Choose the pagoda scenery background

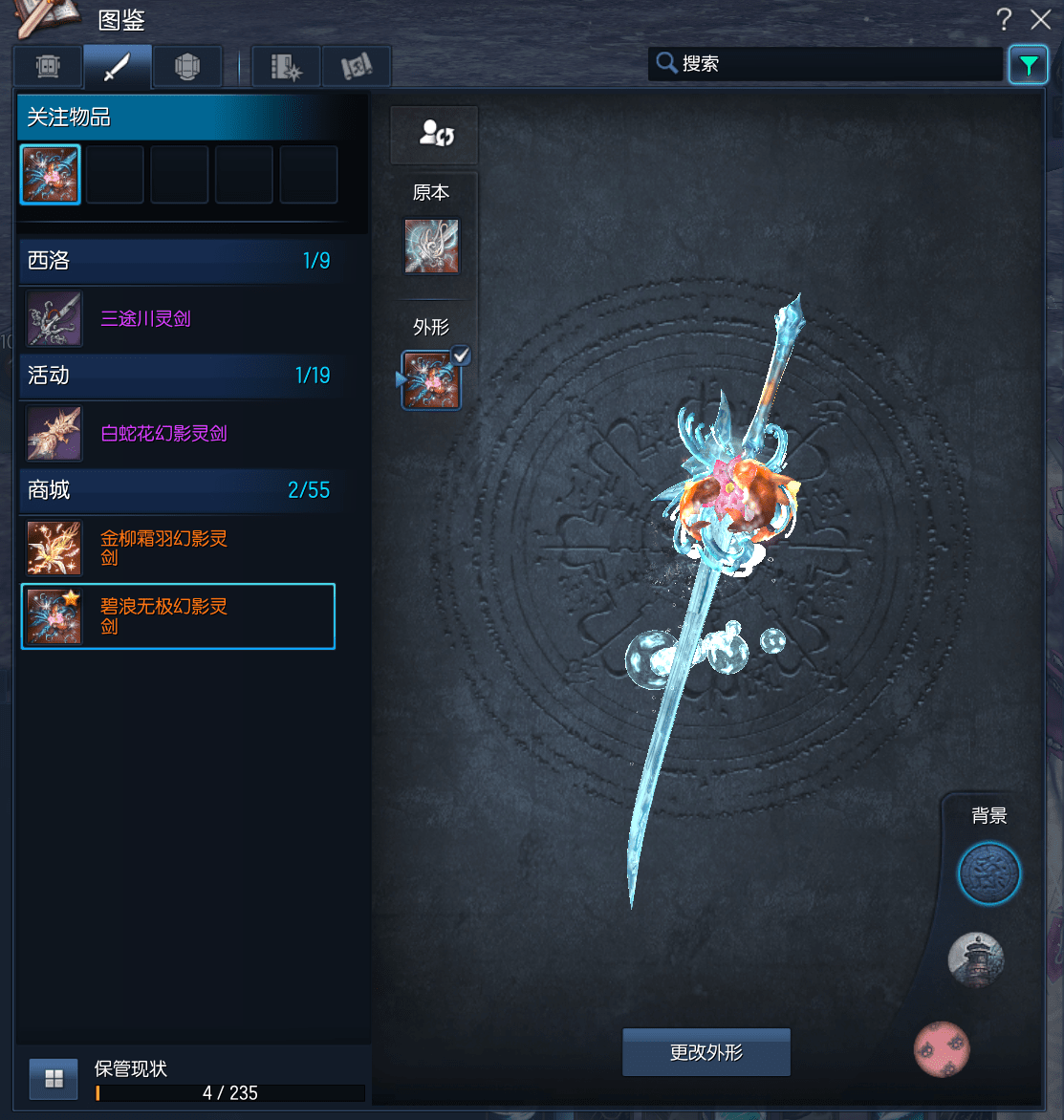[x=975, y=959]
